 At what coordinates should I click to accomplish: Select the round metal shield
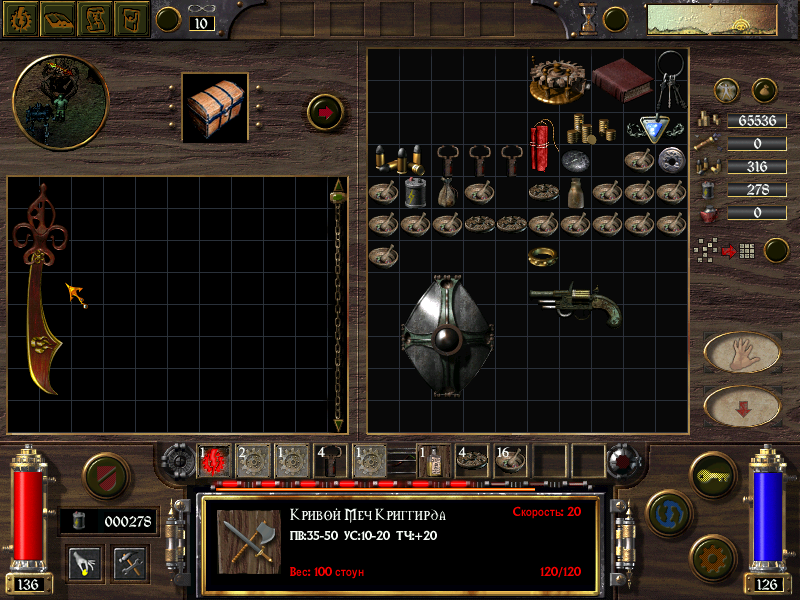pyautogui.click(x=447, y=335)
